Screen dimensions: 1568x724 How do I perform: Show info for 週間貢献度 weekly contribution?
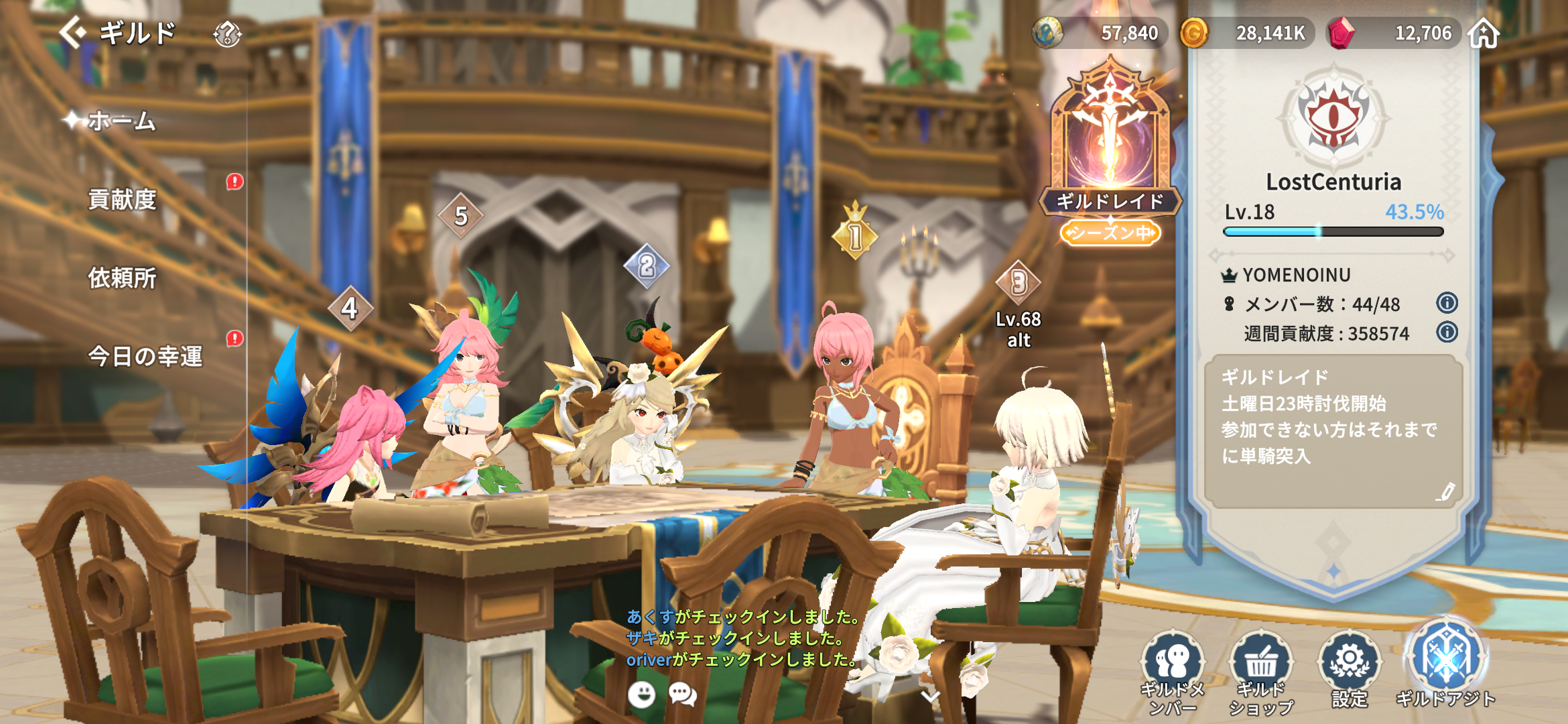(x=1447, y=332)
